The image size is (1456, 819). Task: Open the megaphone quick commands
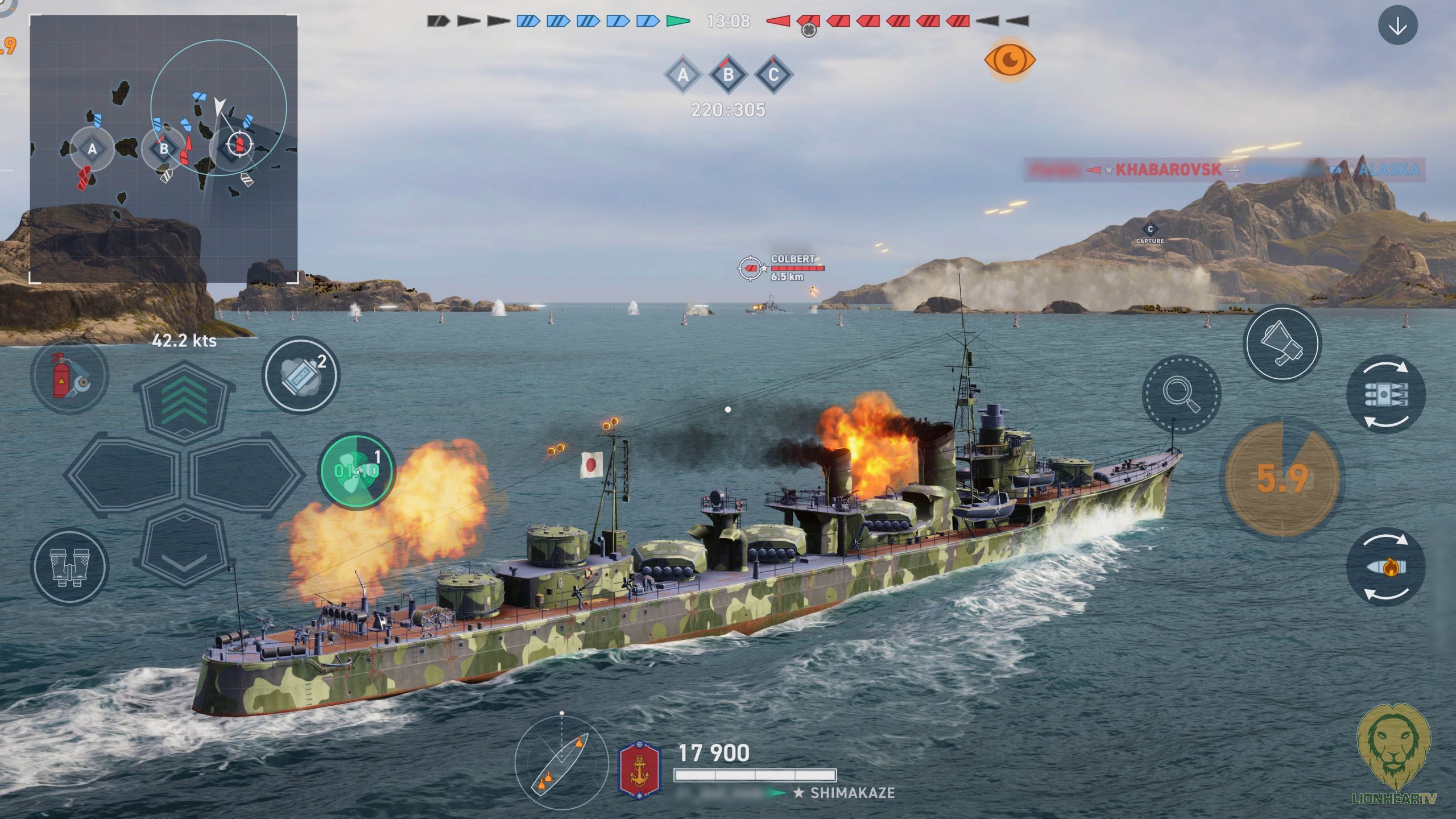click(x=1282, y=343)
